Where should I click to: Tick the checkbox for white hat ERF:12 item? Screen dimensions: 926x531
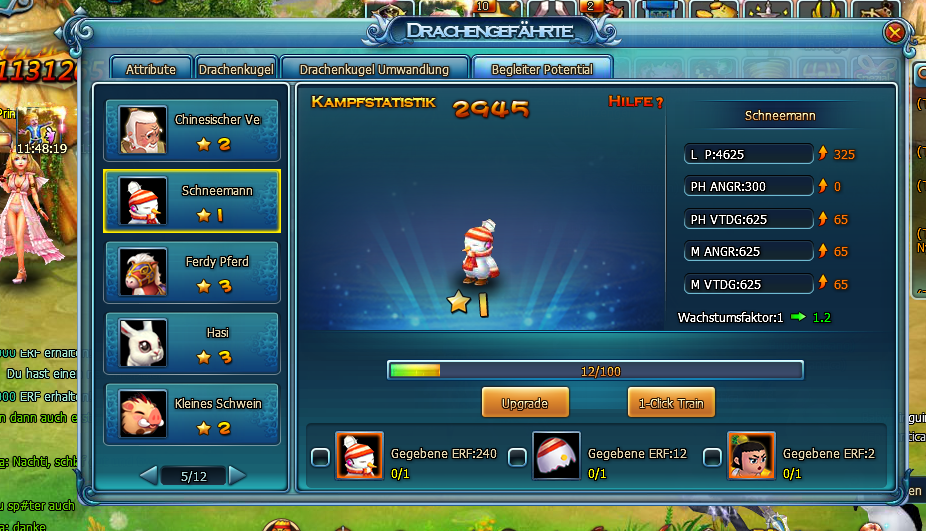click(x=518, y=457)
